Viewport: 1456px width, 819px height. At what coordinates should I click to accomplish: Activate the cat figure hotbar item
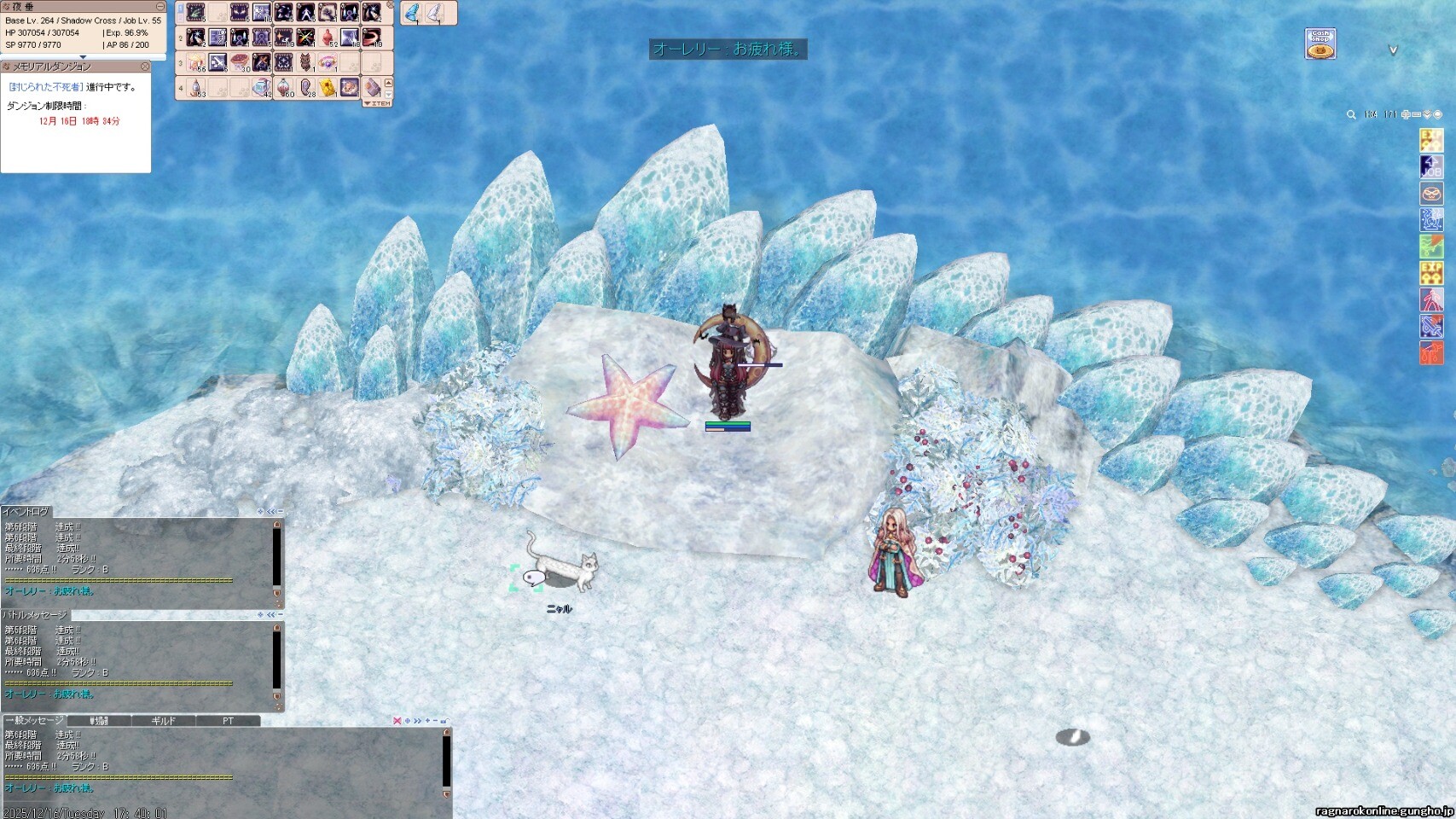pos(305,62)
